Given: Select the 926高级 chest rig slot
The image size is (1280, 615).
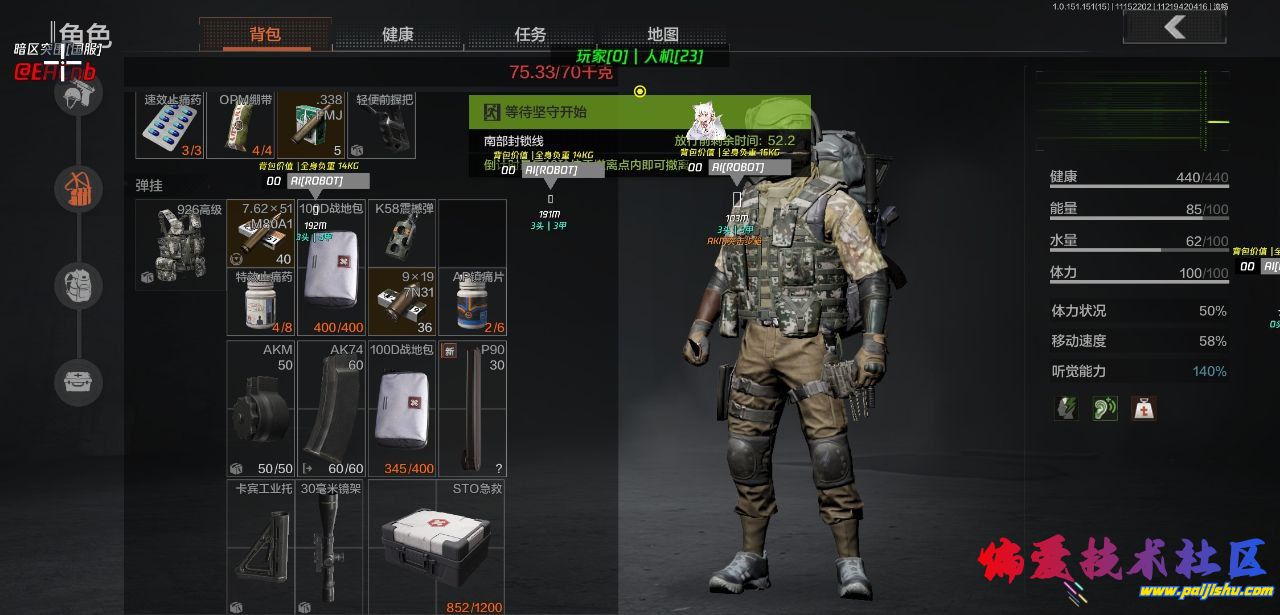Looking at the screenshot, I should 180,245.
